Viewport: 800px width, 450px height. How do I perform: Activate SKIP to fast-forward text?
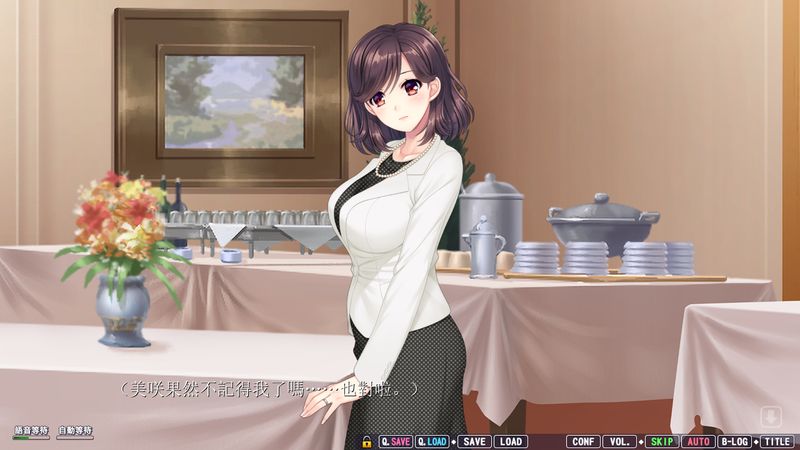point(660,441)
